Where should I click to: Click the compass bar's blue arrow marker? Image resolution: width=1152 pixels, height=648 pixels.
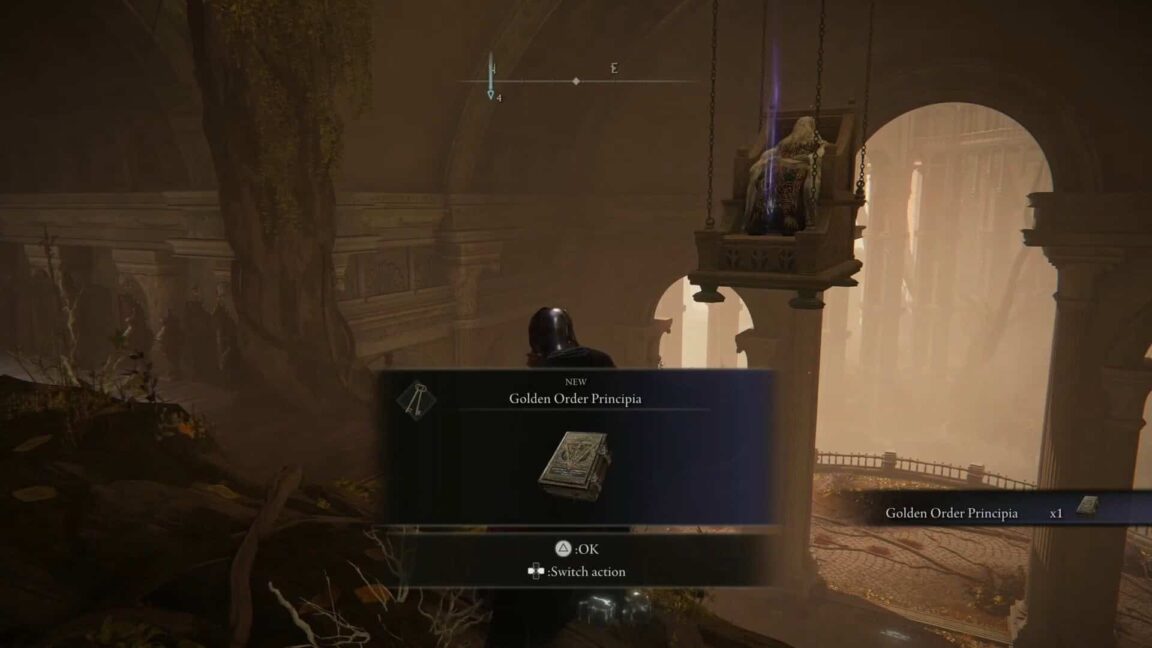491,77
